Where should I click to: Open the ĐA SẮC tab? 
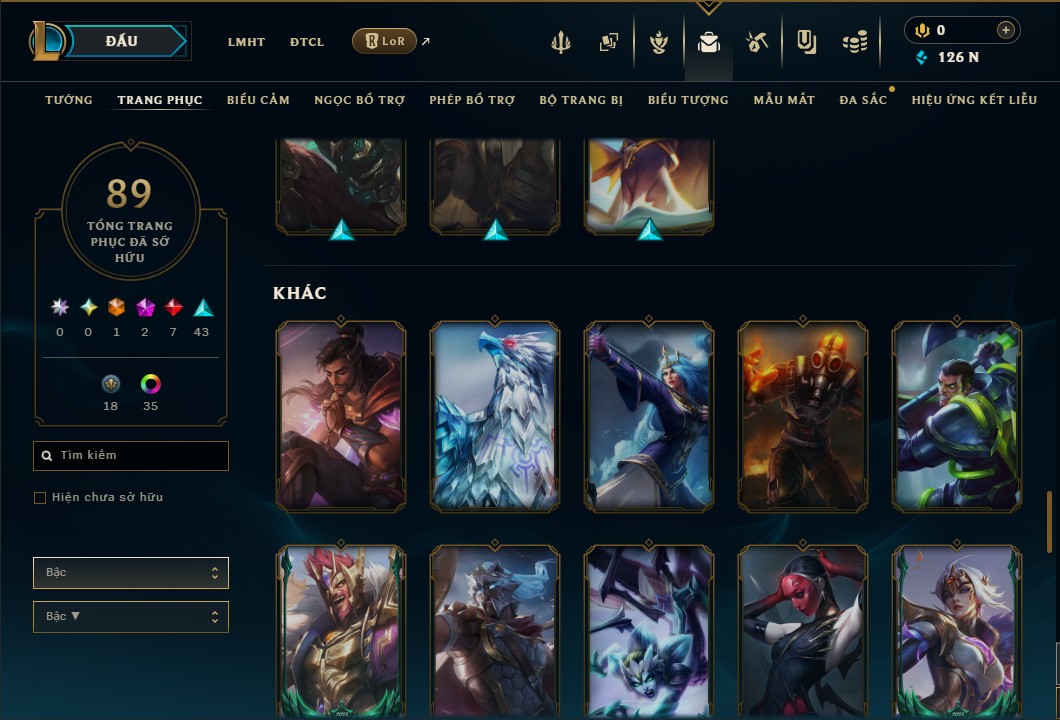click(x=863, y=100)
